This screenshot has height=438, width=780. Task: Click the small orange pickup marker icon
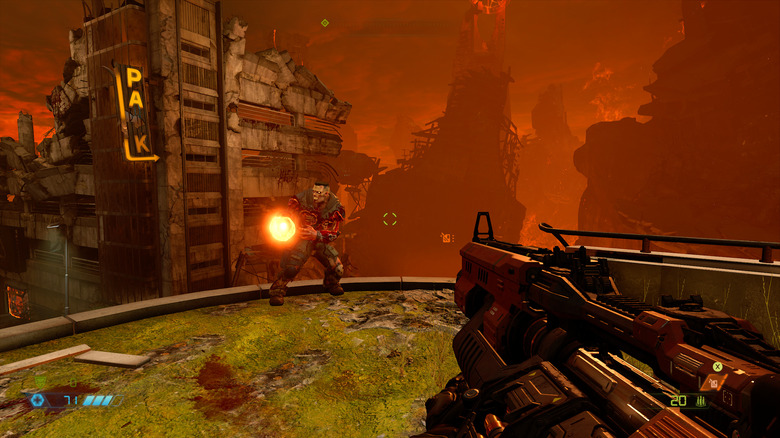pyautogui.click(x=445, y=238)
